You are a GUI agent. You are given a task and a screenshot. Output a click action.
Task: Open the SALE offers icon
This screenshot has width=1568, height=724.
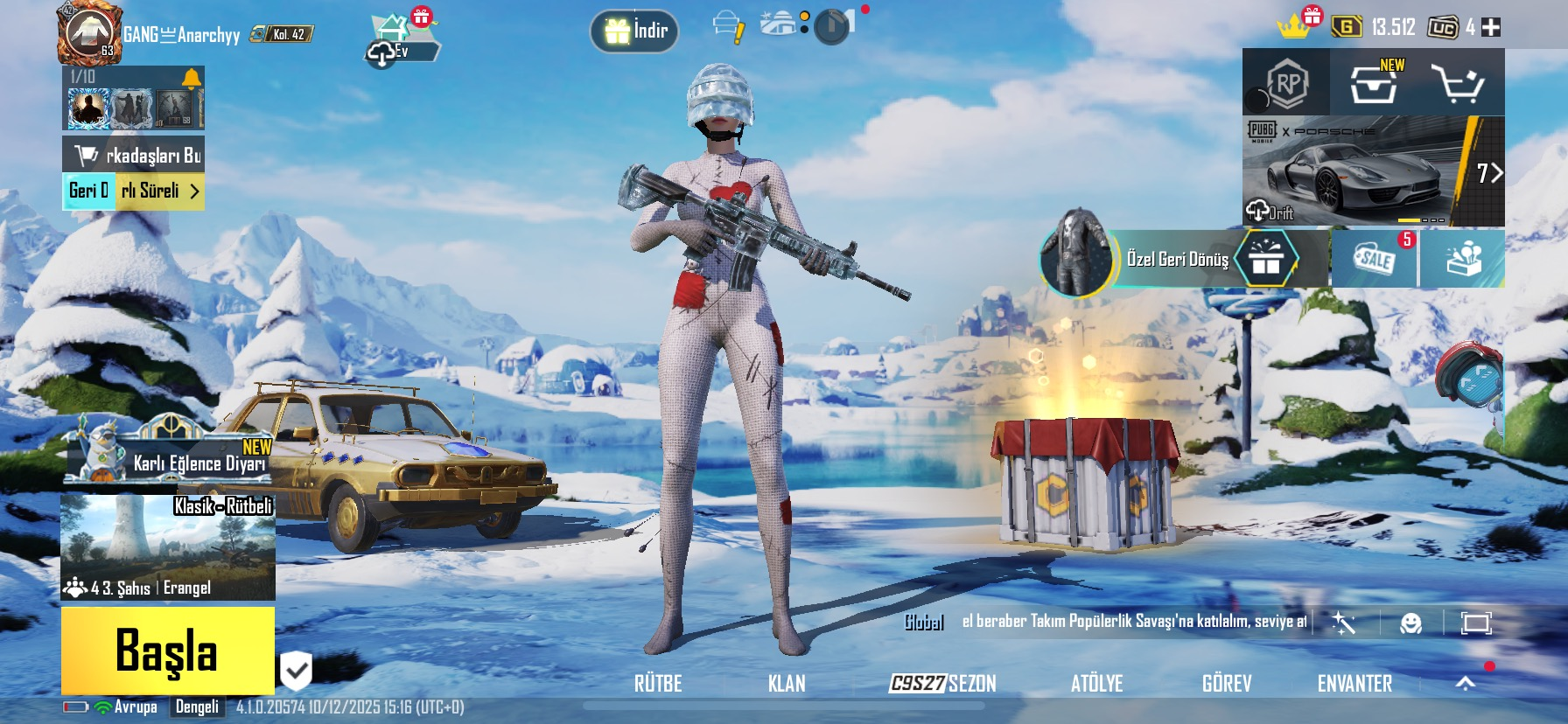coord(1374,259)
